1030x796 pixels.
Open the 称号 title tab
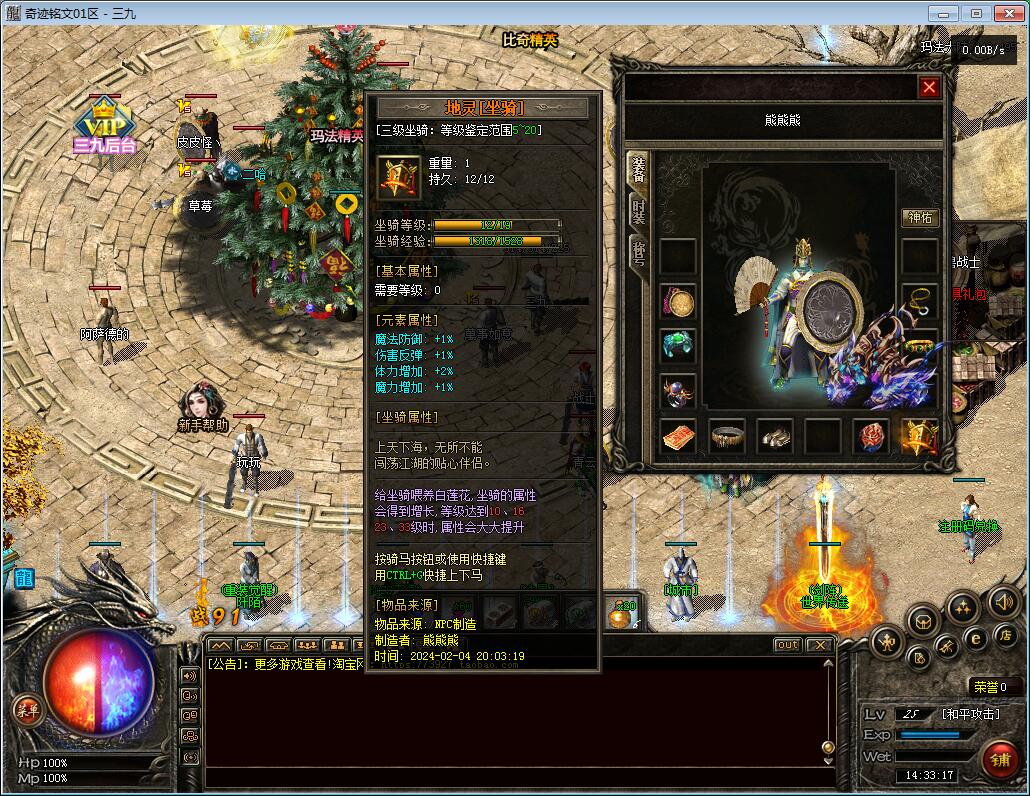(x=637, y=254)
